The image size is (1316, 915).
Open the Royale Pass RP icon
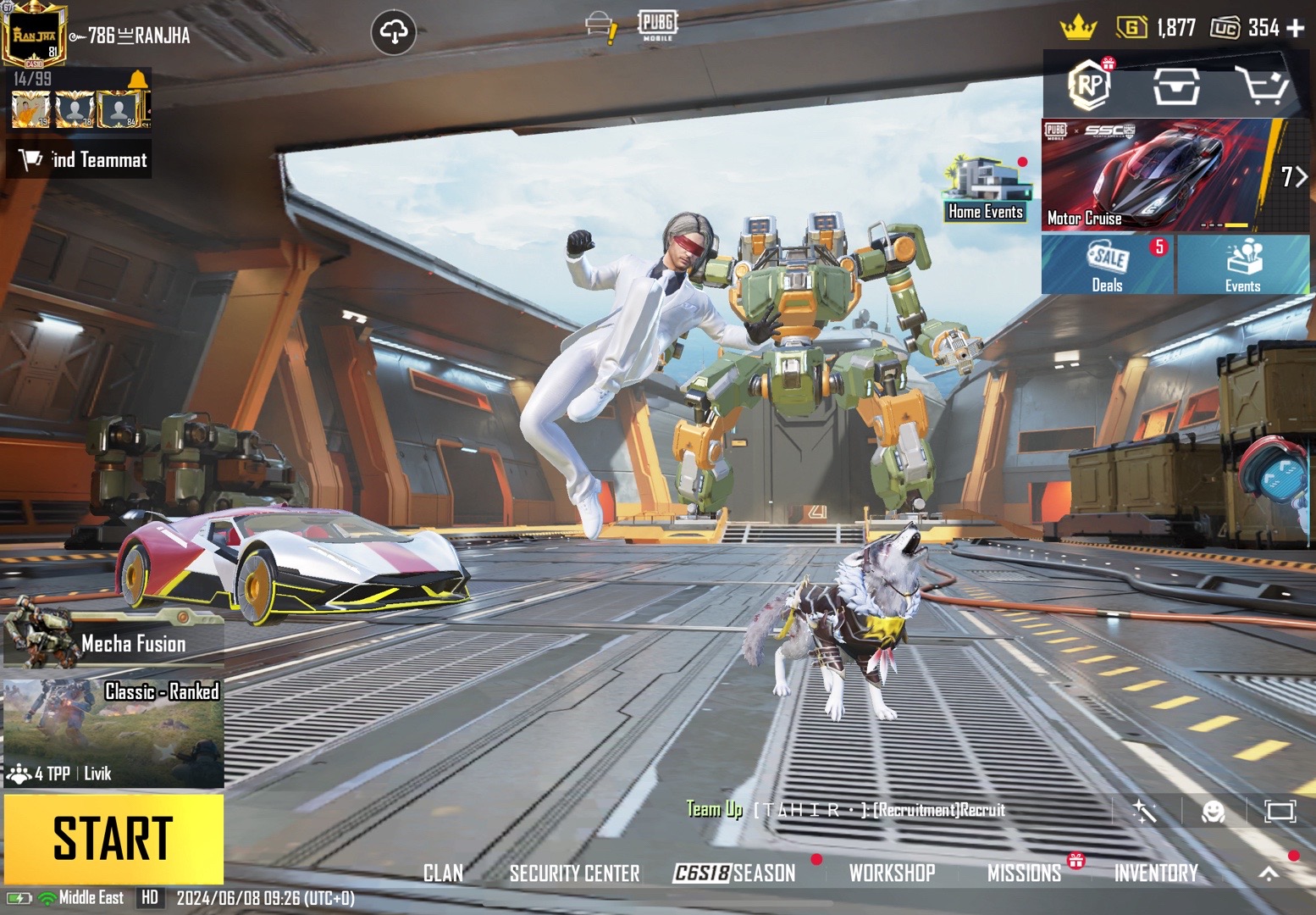pos(1090,84)
